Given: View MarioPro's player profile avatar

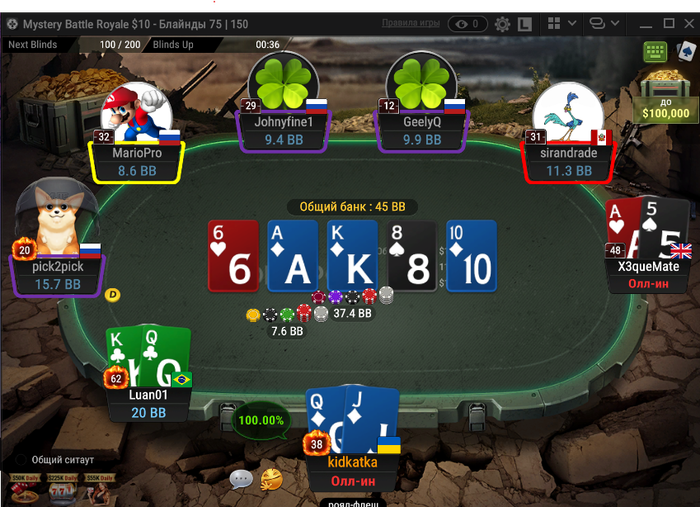Looking at the screenshot, I should [136, 112].
